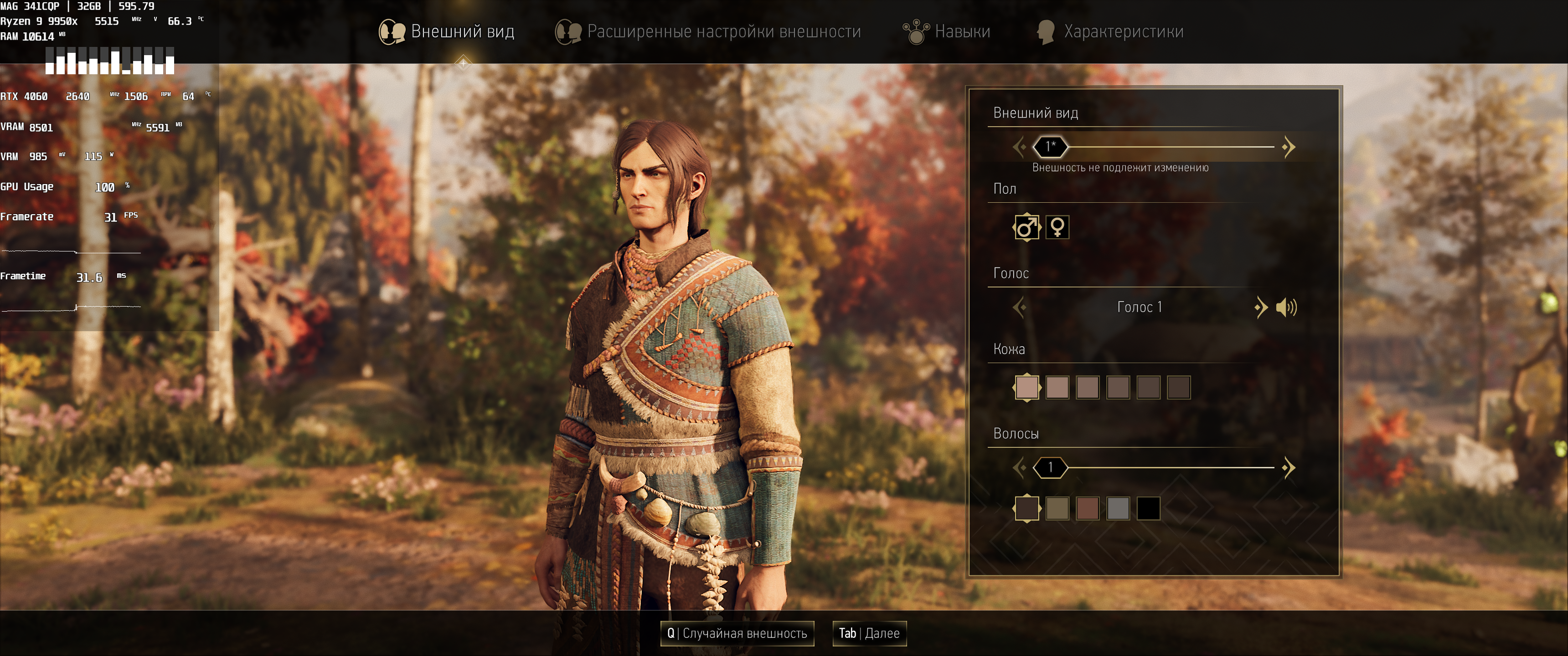The height and width of the screenshot is (656, 1568).
Task: Go to the Характеристики tab
Action: click(1110, 31)
